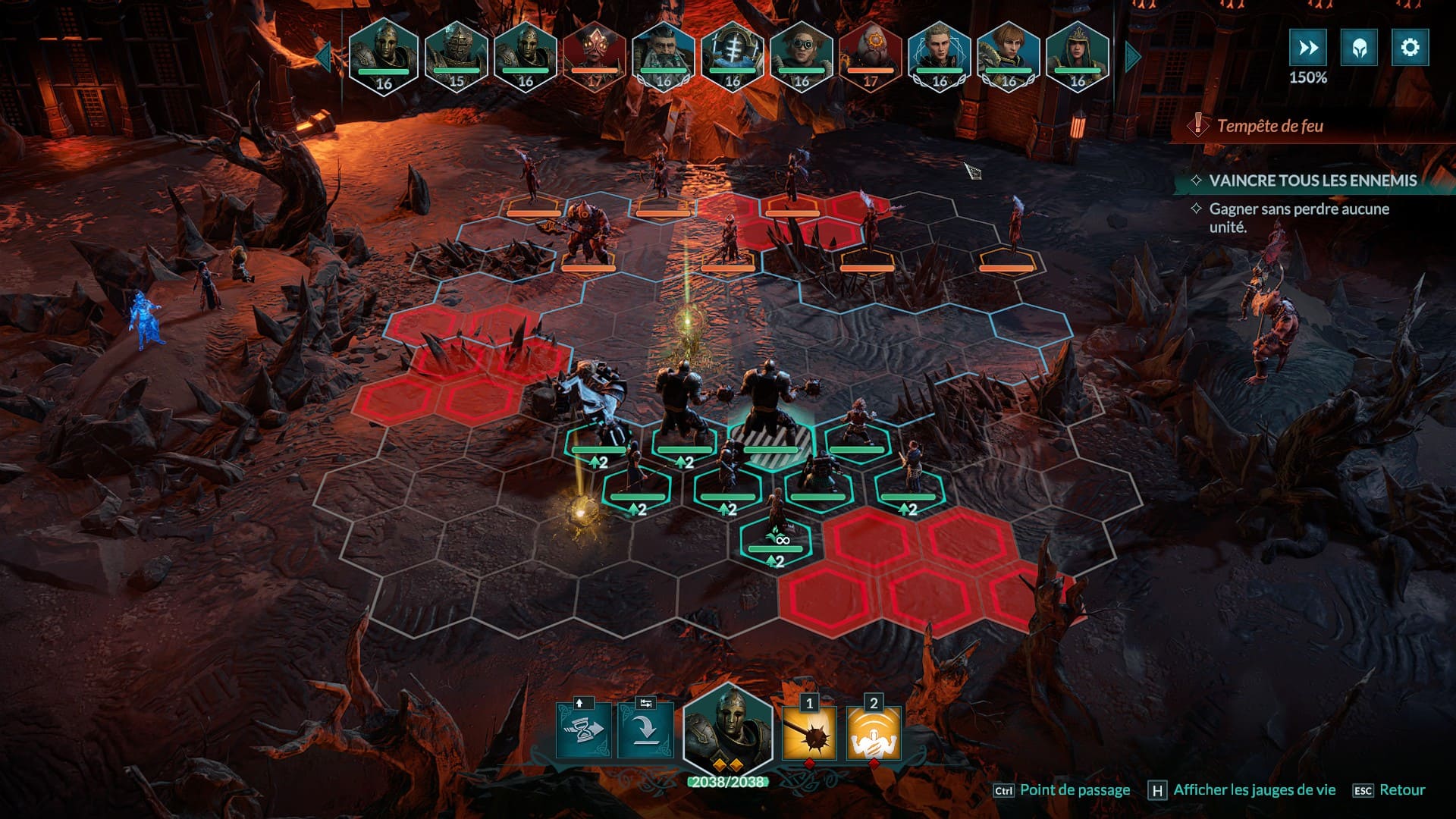Open the gear settings menu
The width and height of the screenshot is (1456, 819).
[1410, 48]
